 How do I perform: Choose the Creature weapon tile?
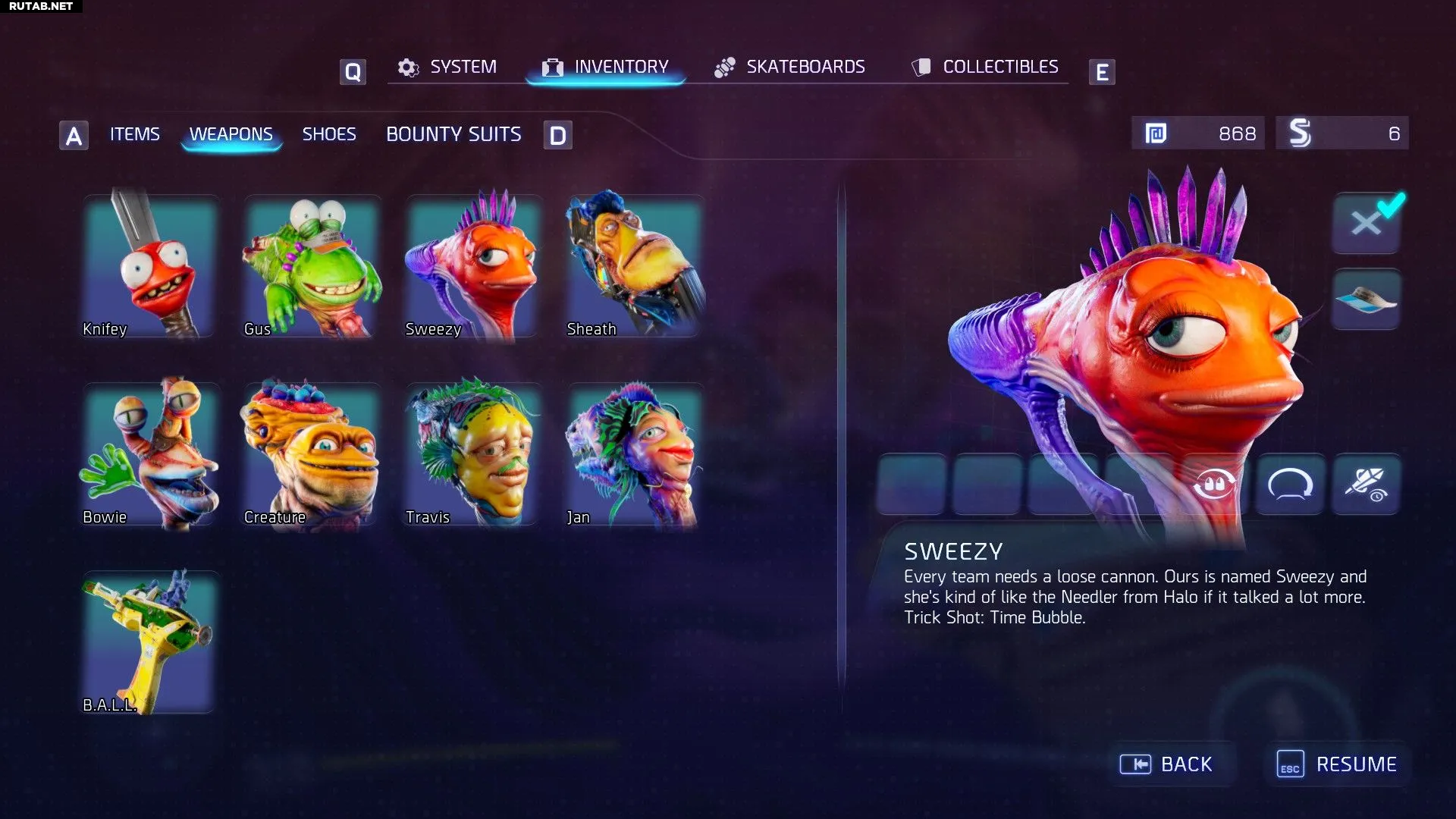312,453
